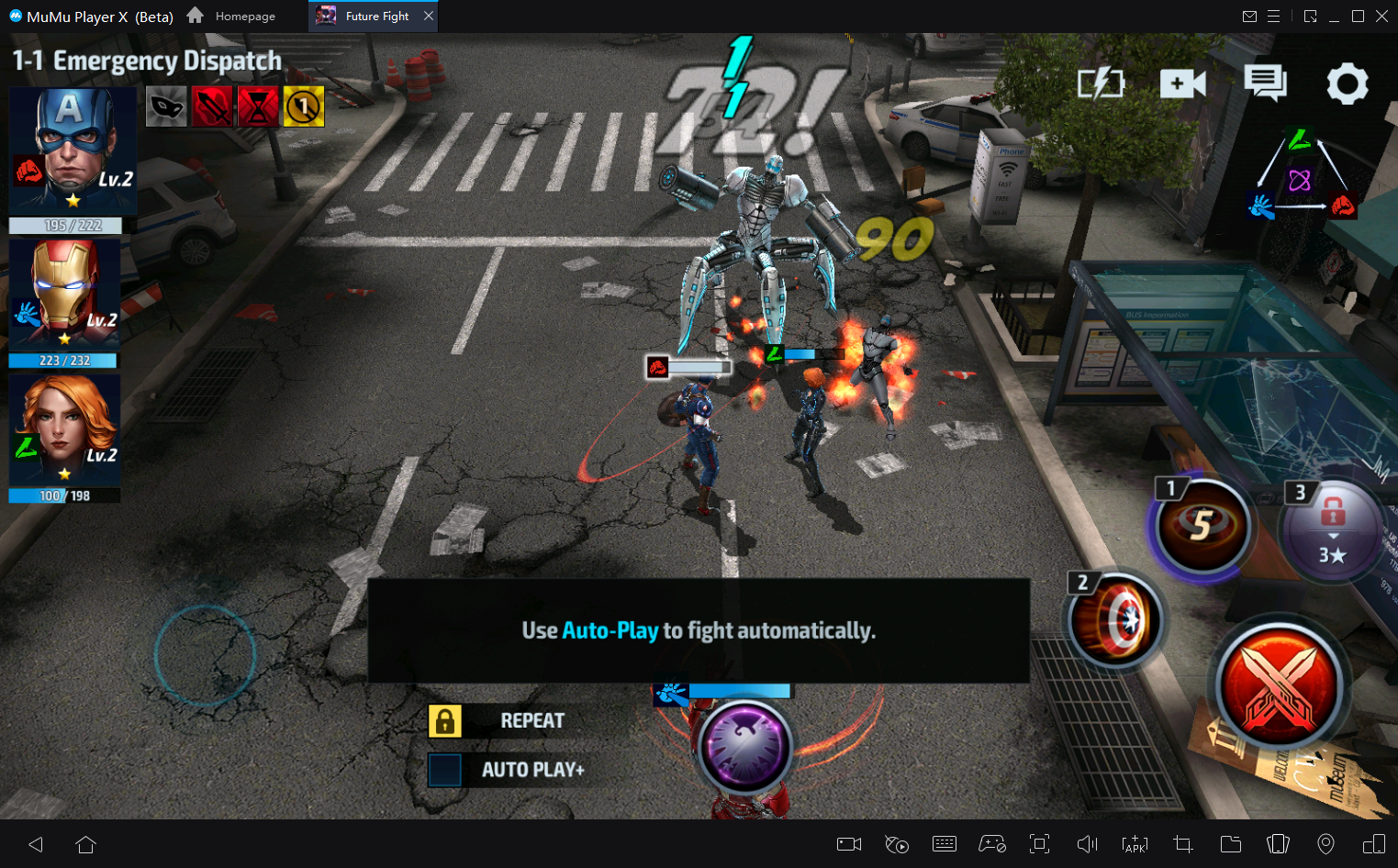Hit the red crossed-swords attack button
Viewport: 1398px width, 868px height.
1280,685
